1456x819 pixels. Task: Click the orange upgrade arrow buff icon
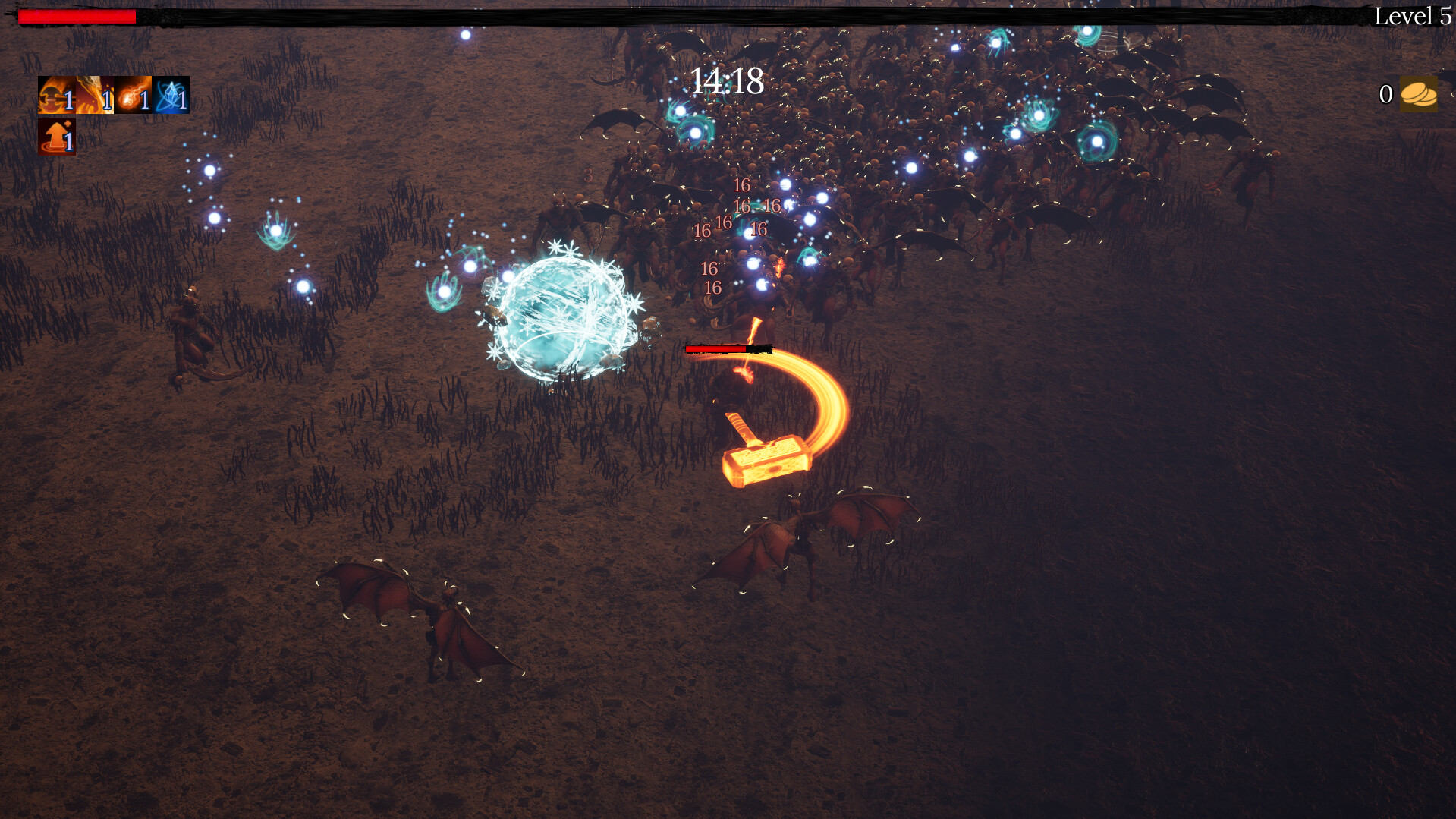pyautogui.click(x=55, y=137)
